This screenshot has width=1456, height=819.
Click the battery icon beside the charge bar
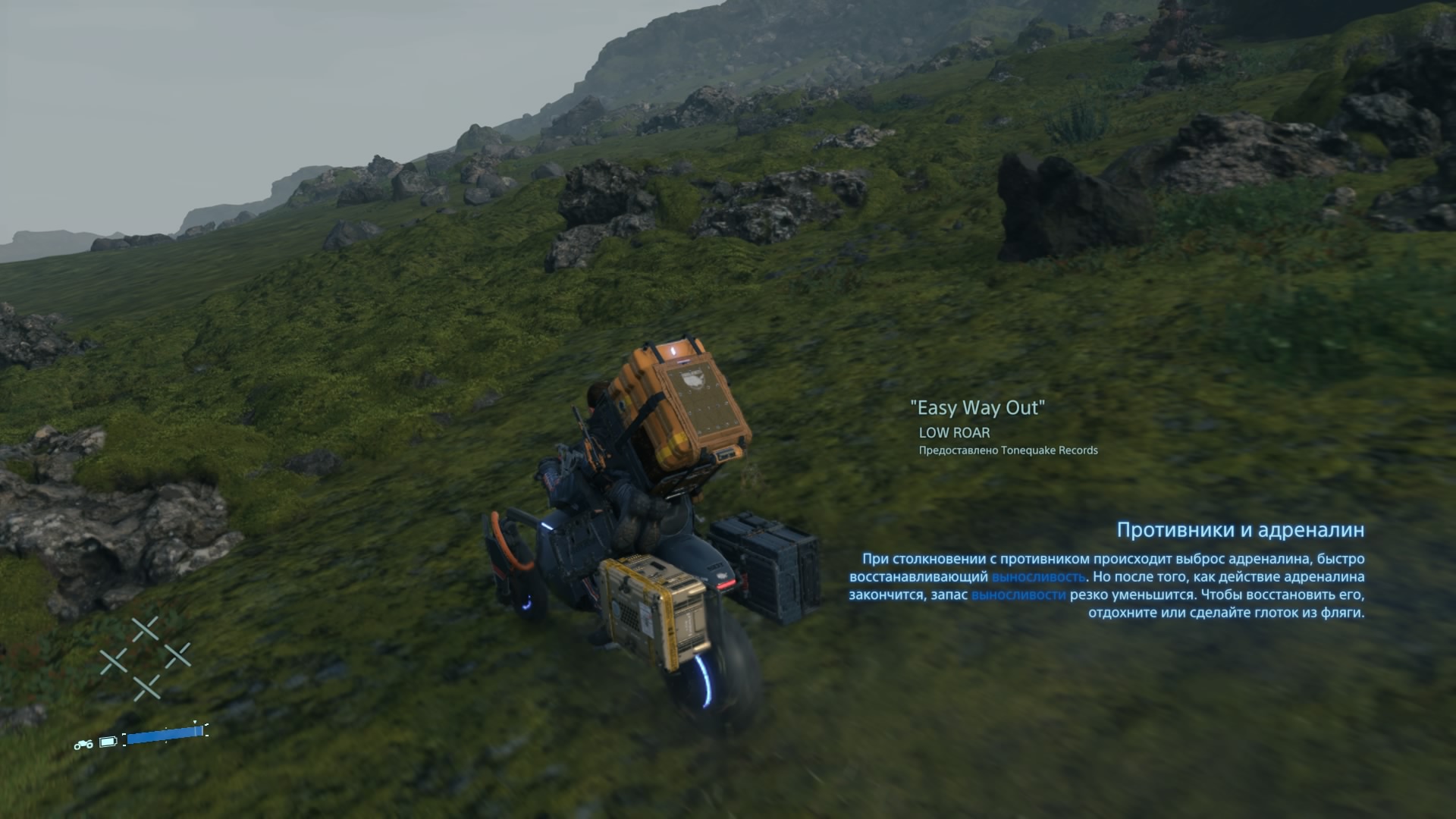click(108, 741)
